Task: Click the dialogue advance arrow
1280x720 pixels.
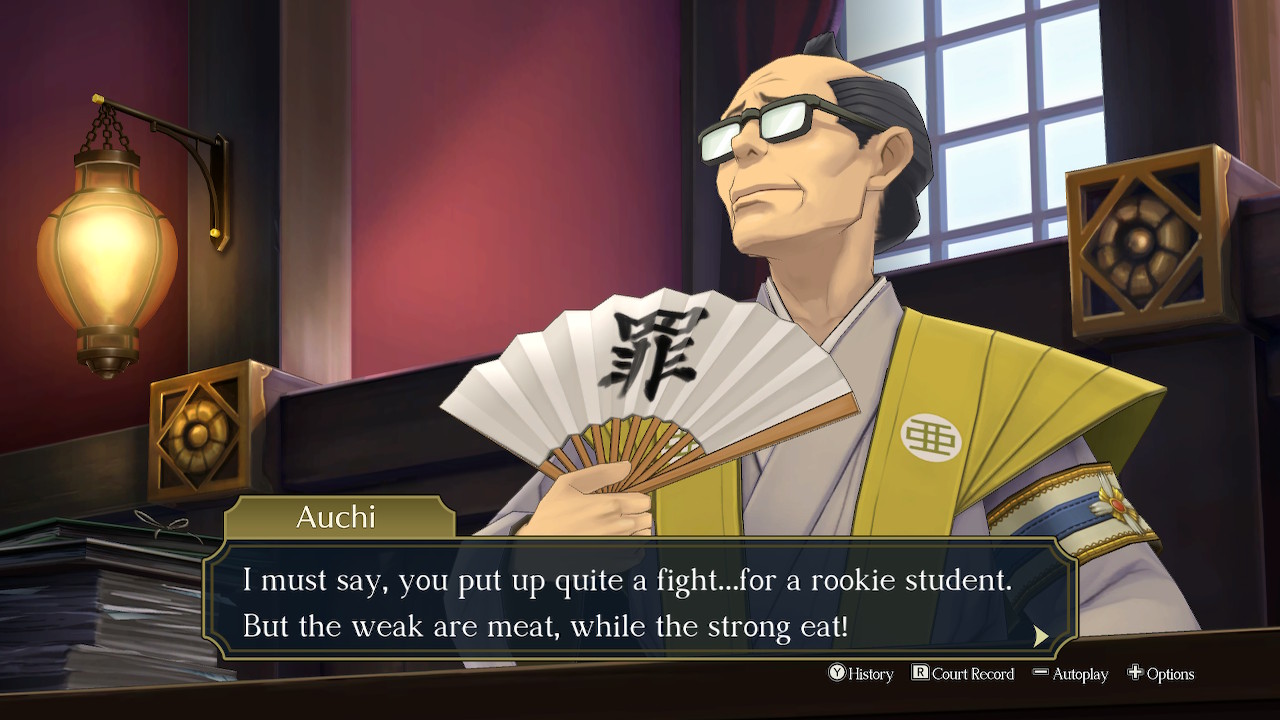Action: tap(1042, 638)
